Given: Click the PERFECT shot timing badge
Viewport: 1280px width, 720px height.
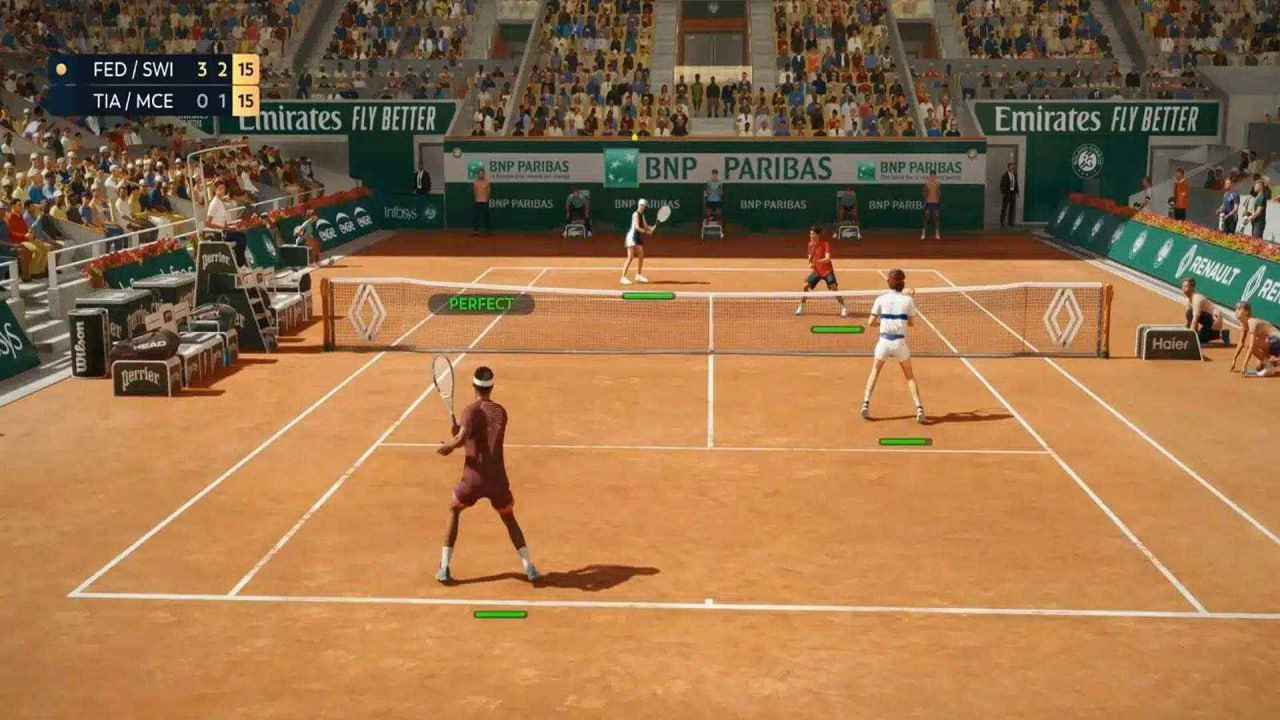Looking at the screenshot, I should coord(486,301).
